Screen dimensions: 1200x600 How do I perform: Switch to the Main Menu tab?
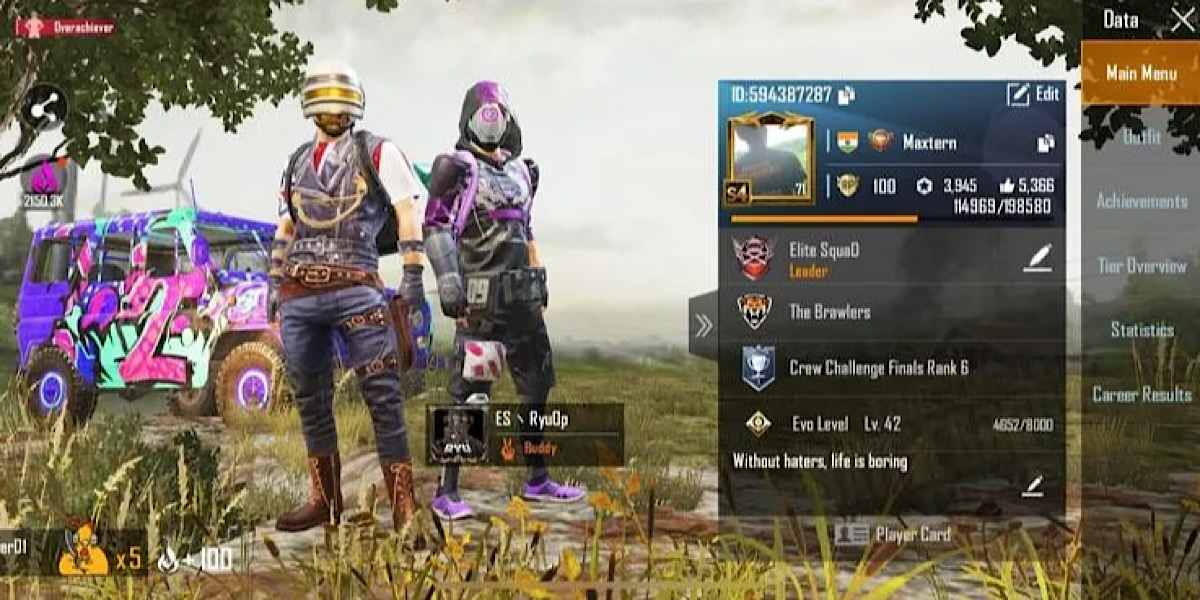[1140, 73]
